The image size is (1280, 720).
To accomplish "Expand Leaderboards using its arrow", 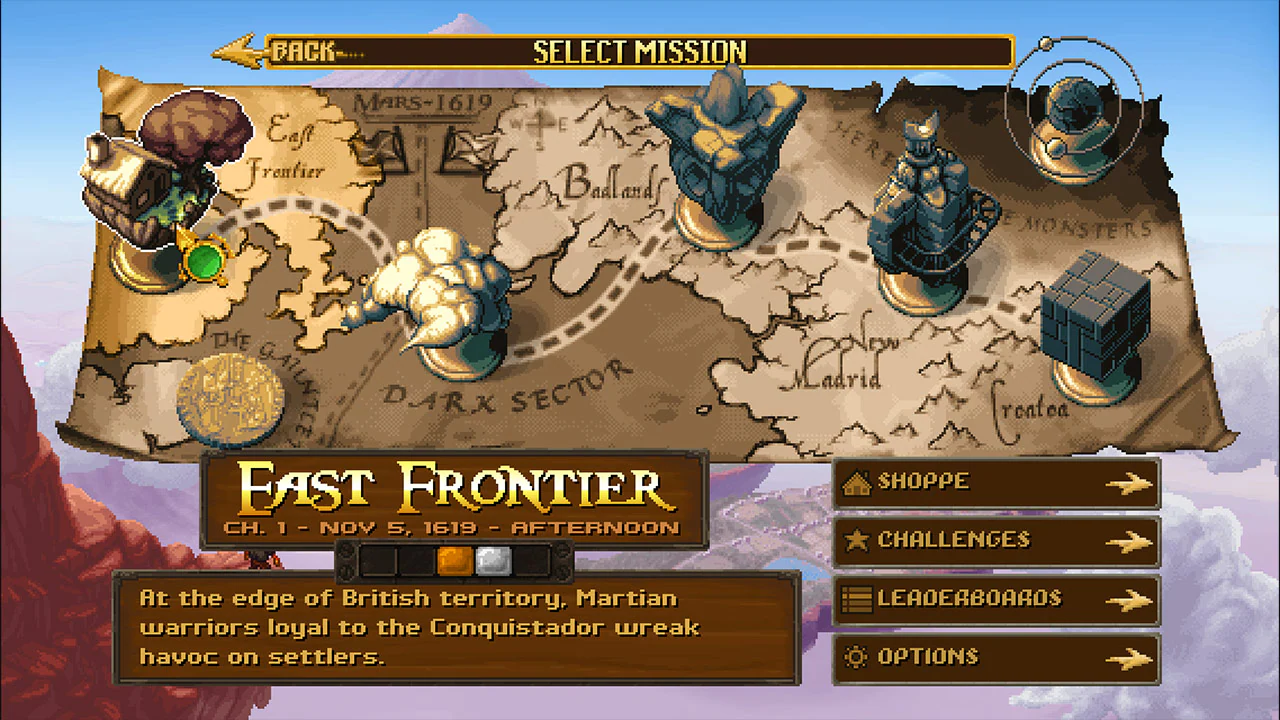I will tap(1130, 599).
